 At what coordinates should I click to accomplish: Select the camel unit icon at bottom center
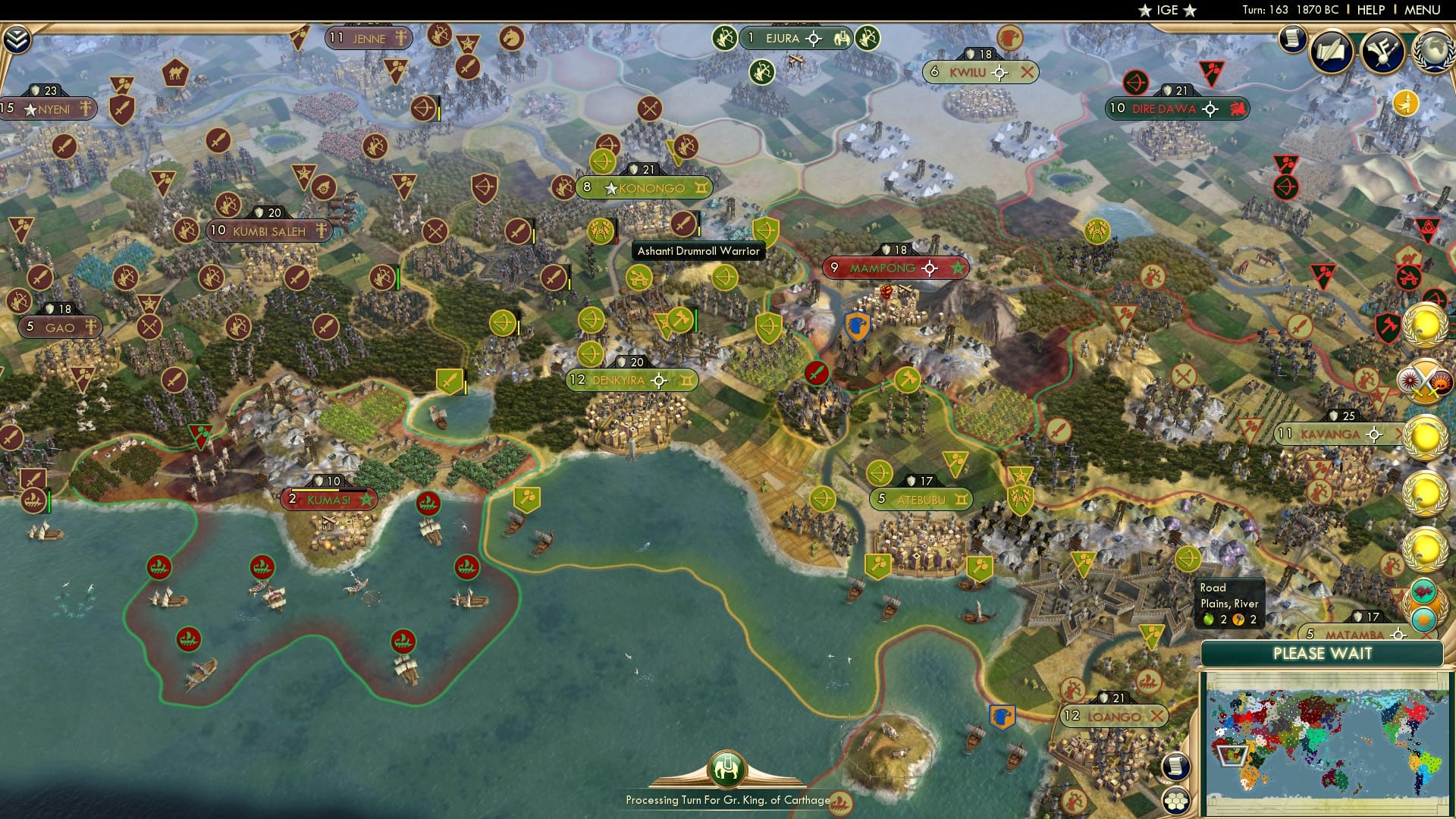tap(726, 768)
